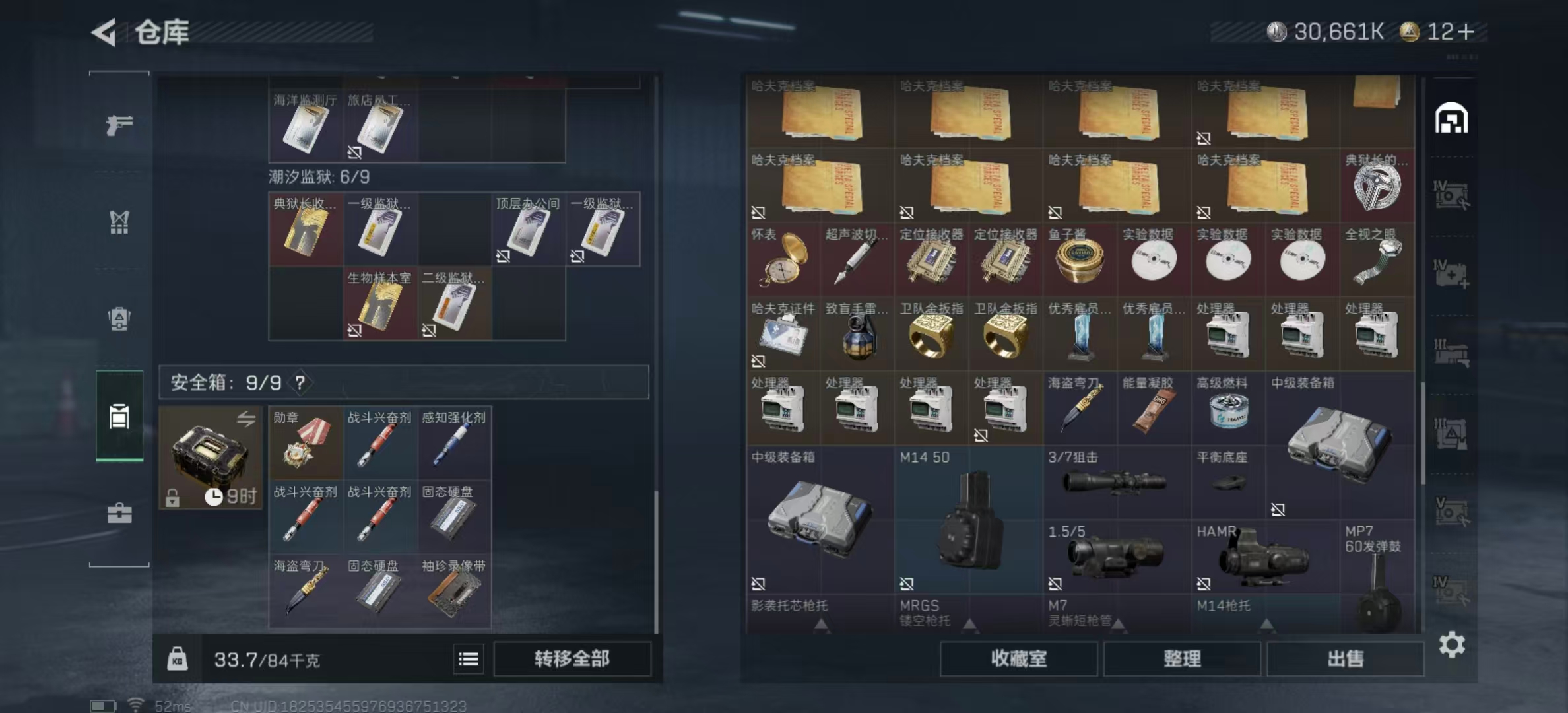
Task: Click the bind marker on a 哈夫克档案 folder
Action: 759,213
